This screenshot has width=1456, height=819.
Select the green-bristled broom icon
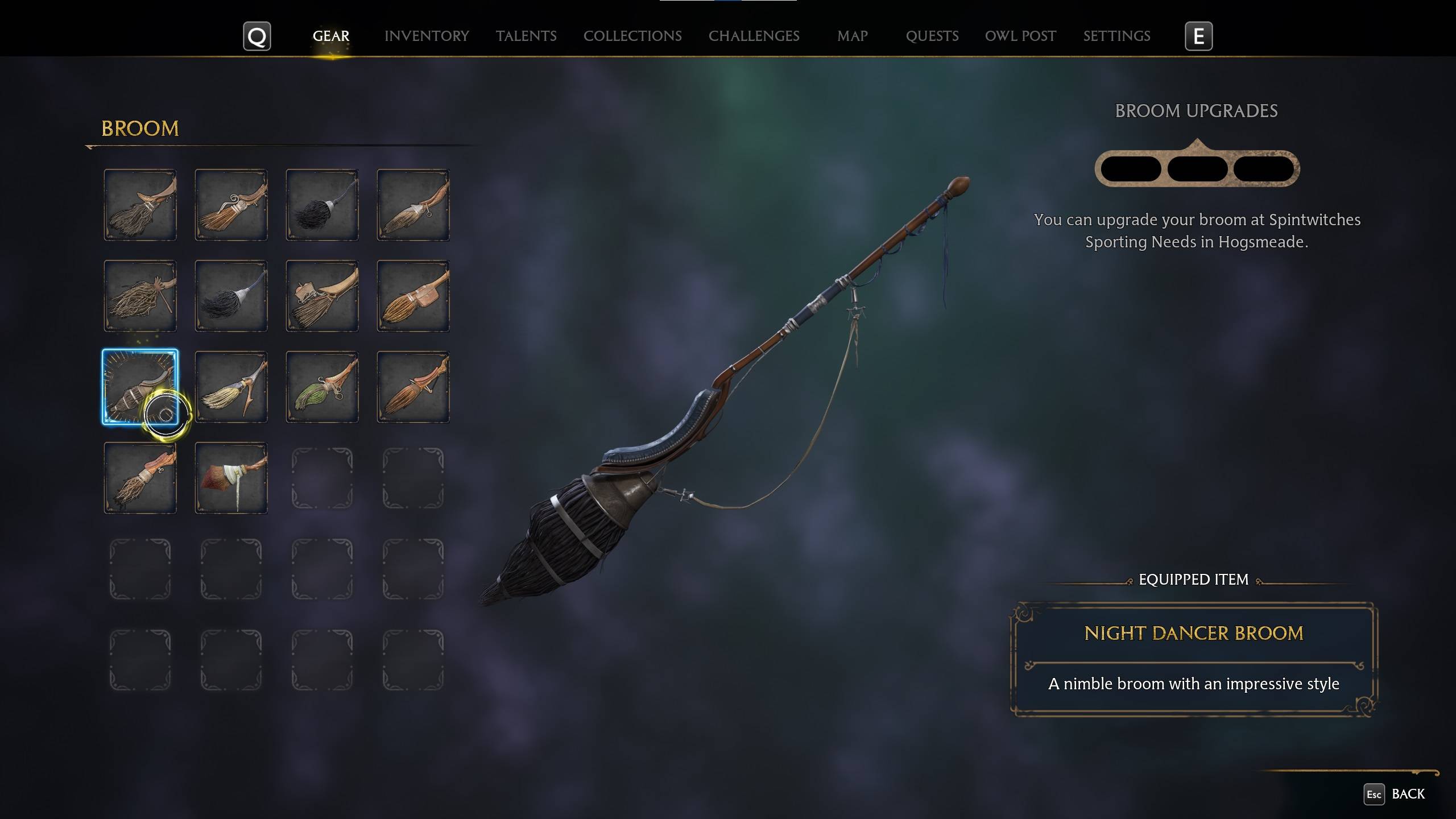pos(321,387)
